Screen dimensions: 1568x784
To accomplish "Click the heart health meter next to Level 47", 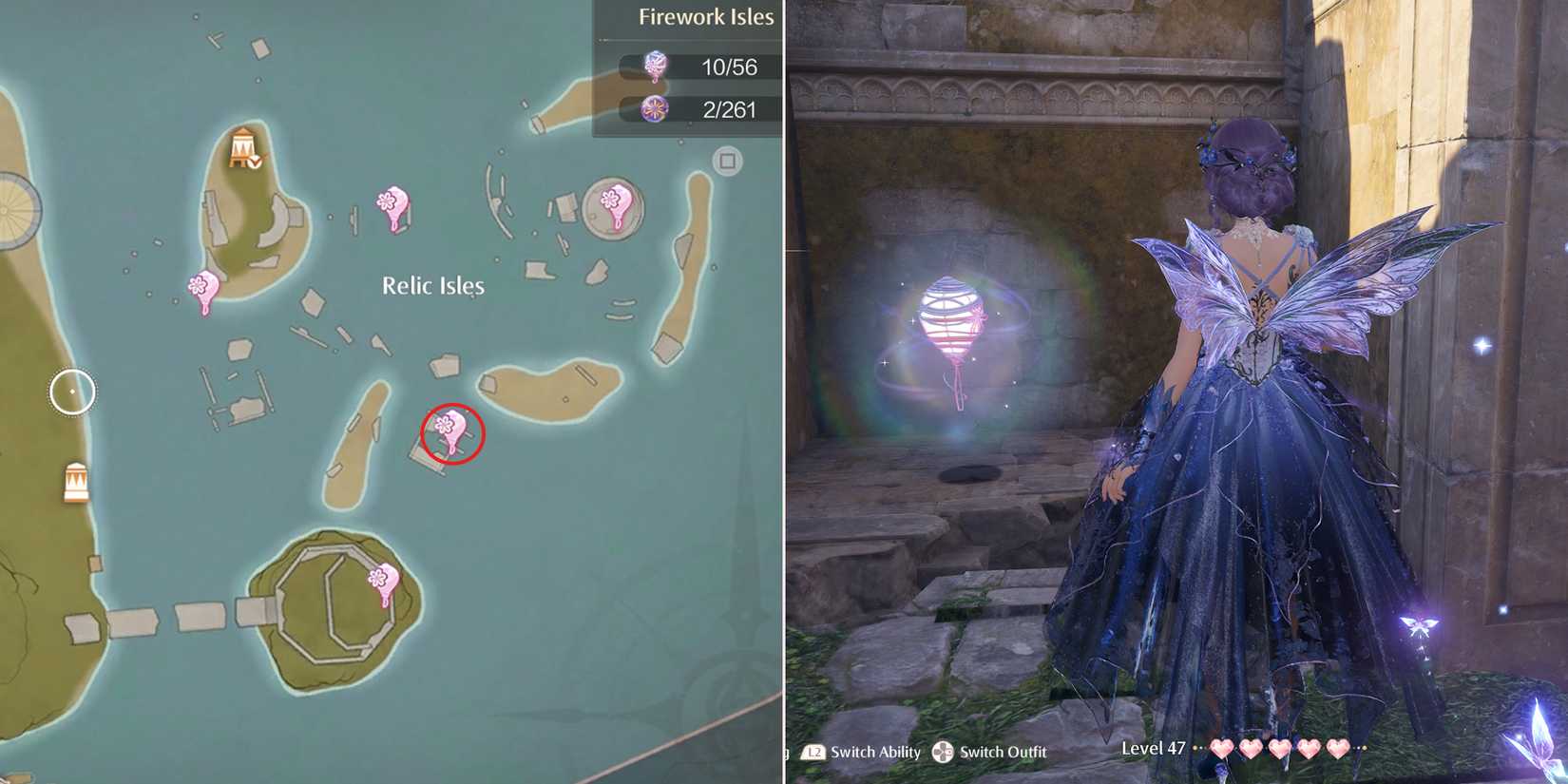I will 1278,750.
